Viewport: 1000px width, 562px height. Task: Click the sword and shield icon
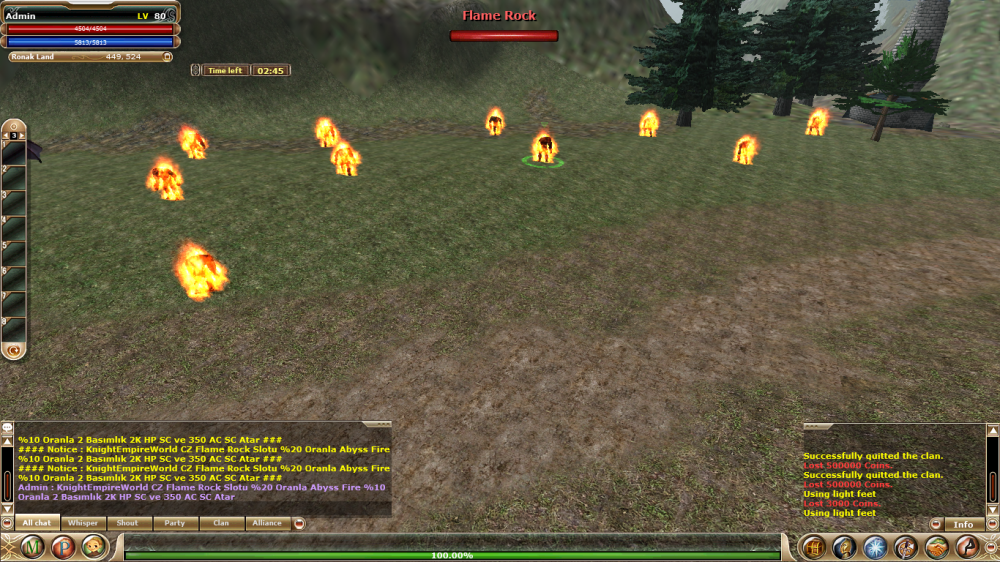point(906,547)
